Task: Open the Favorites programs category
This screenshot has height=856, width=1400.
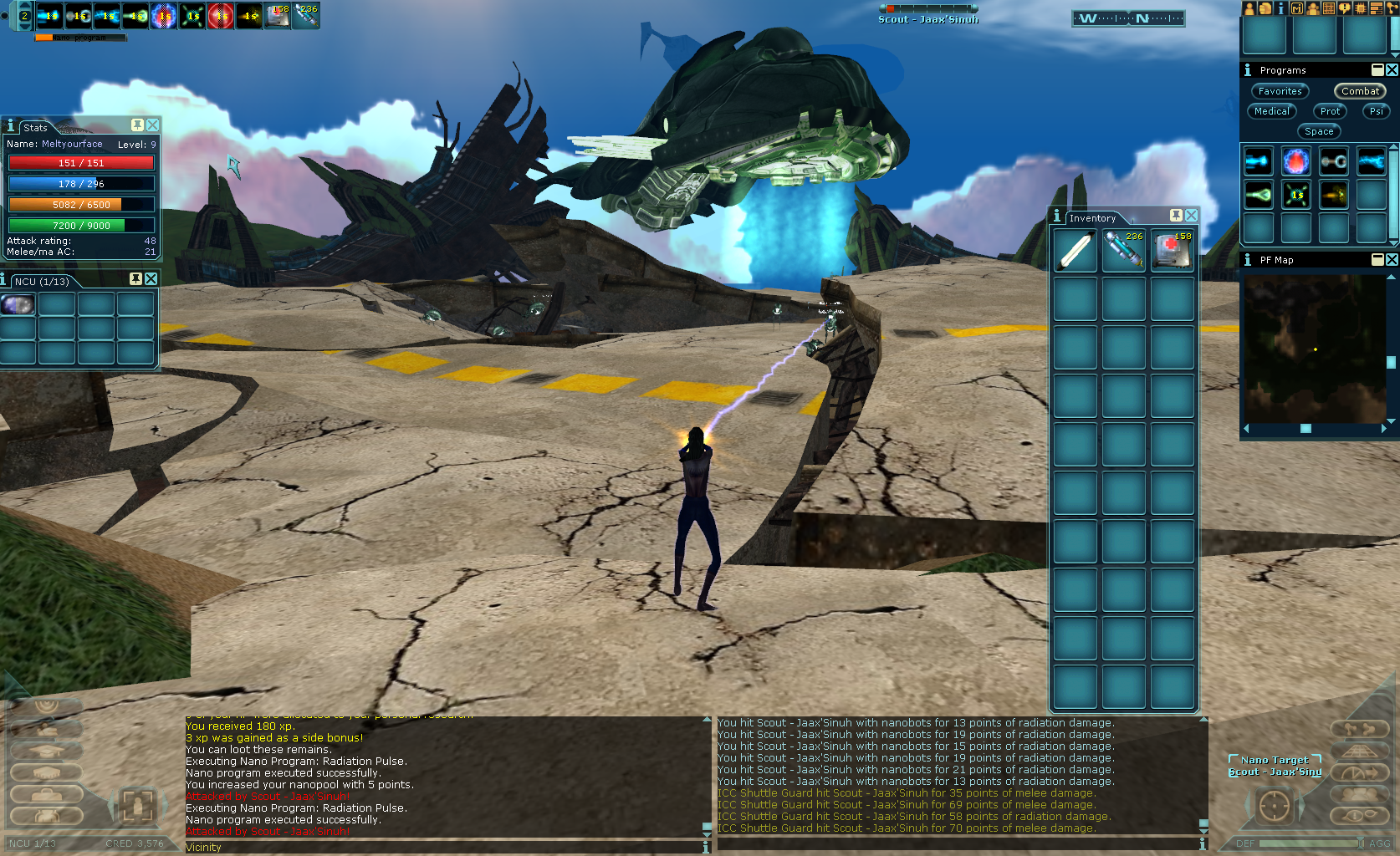Action: point(1280,91)
